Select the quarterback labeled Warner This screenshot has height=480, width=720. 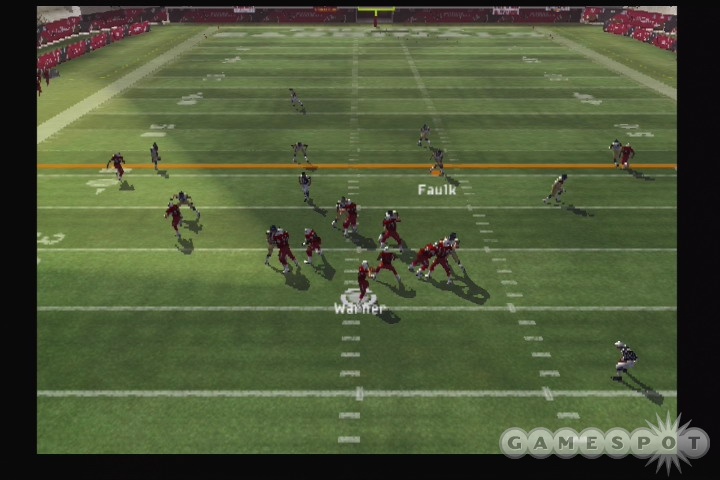coord(363,280)
